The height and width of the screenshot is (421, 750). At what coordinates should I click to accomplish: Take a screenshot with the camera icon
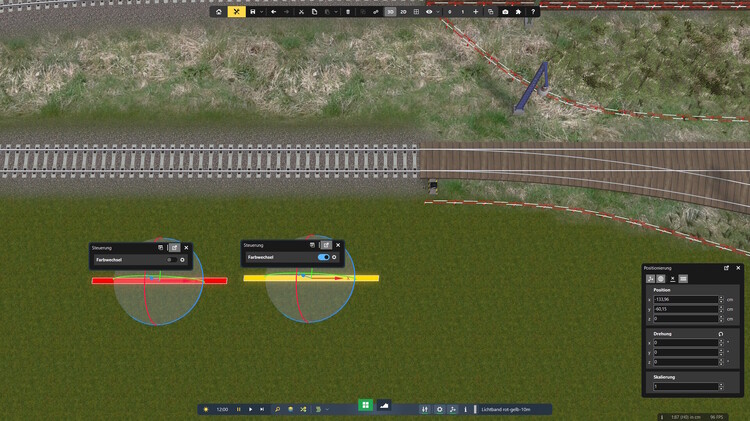pos(505,12)
